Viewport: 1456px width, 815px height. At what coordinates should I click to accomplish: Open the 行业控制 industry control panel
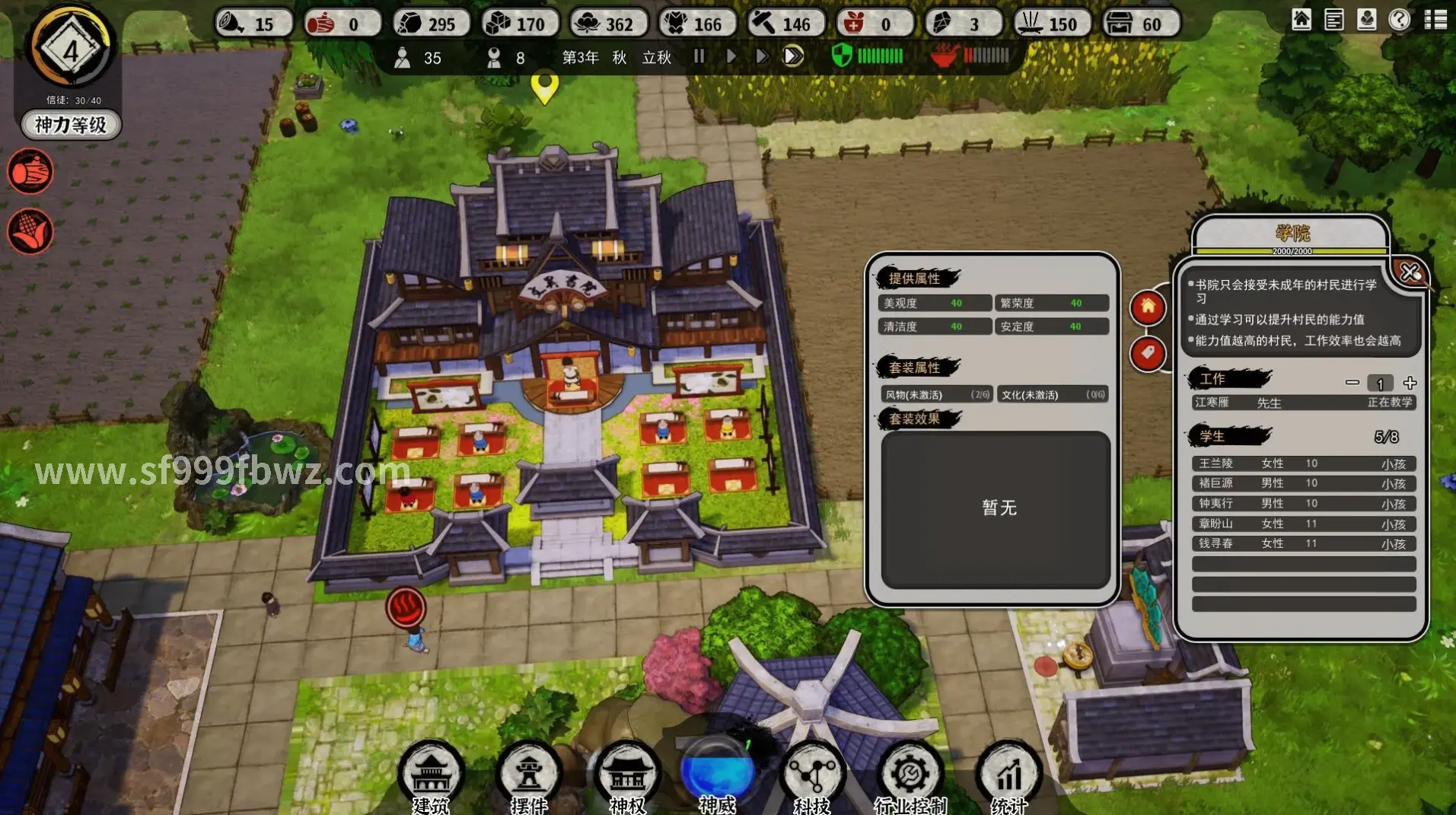tap(910, 776)
